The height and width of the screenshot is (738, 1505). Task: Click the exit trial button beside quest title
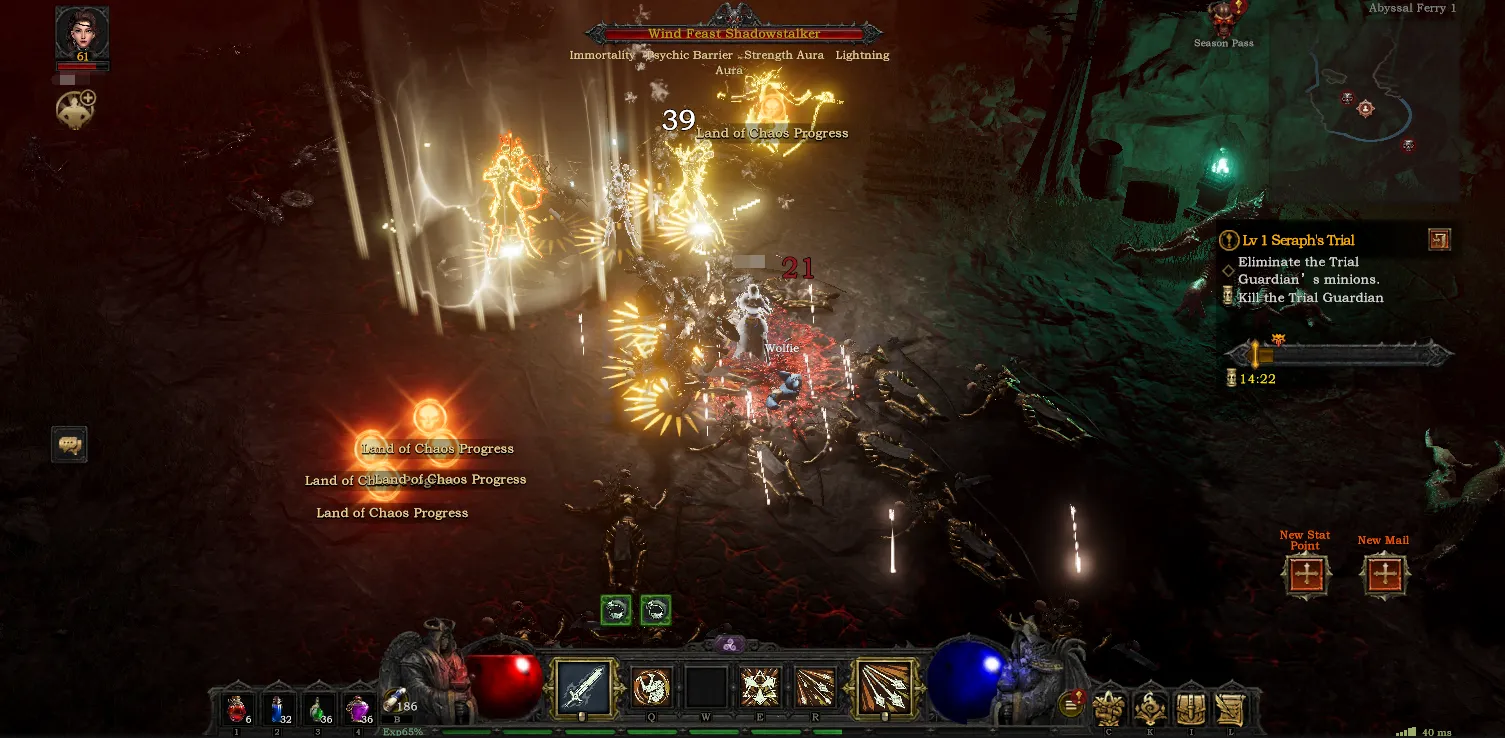[x=1439, y=239]
